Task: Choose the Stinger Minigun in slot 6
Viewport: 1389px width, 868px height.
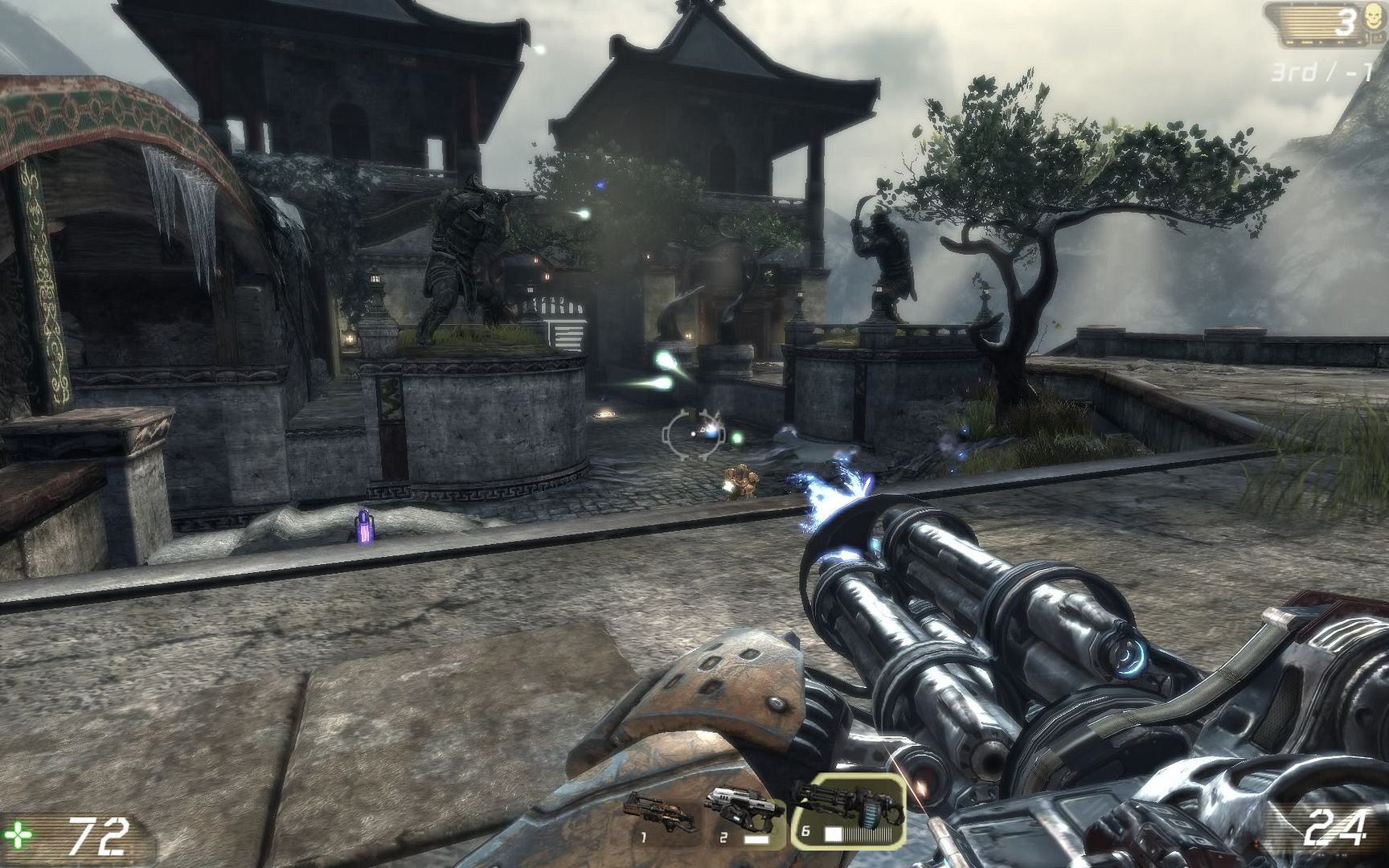Action: click(x=847, y=812)
